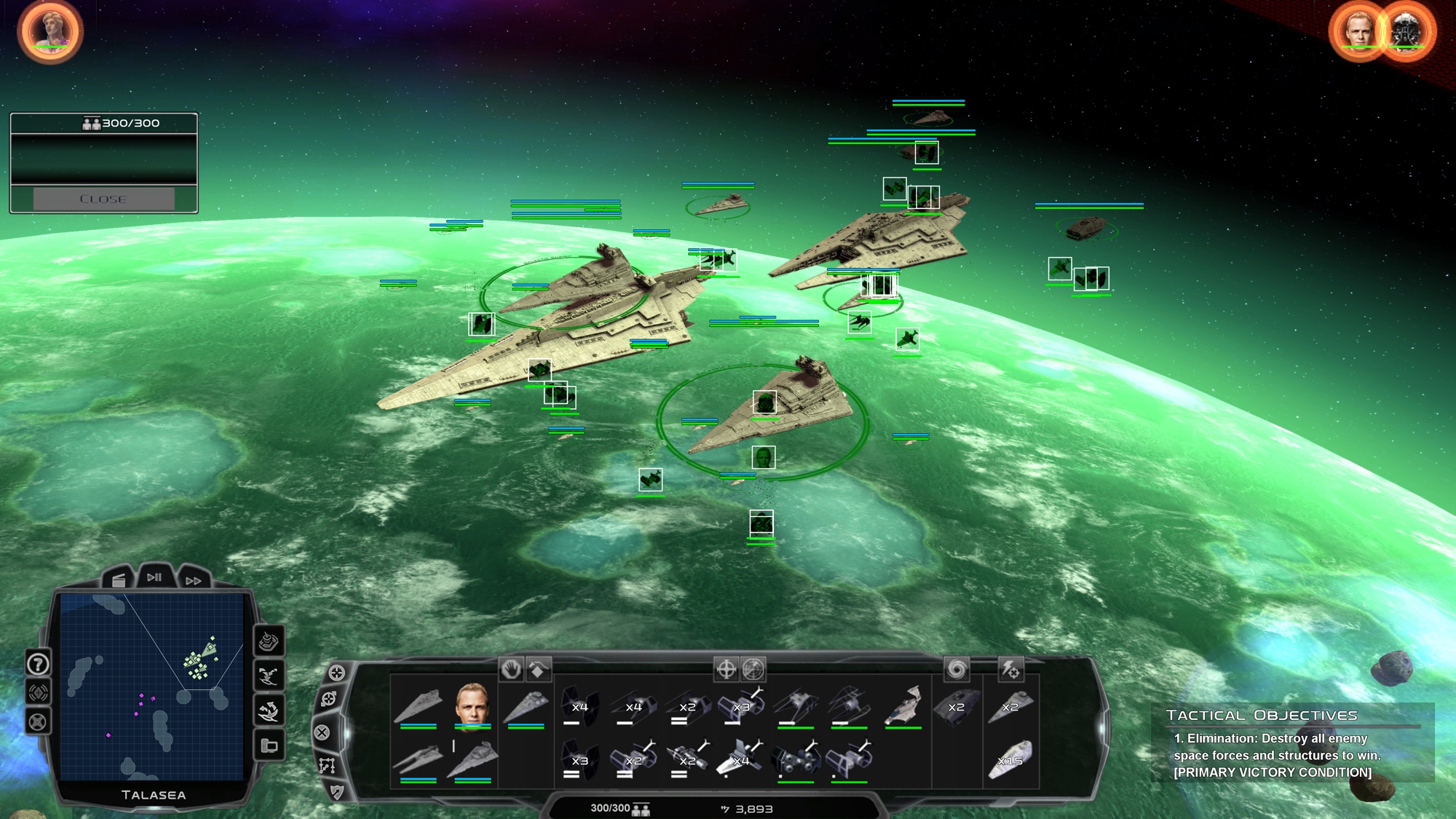Select the white shuttle x4 squadron slot
This screenshot has height=819, width=1456.
(741, 759)
